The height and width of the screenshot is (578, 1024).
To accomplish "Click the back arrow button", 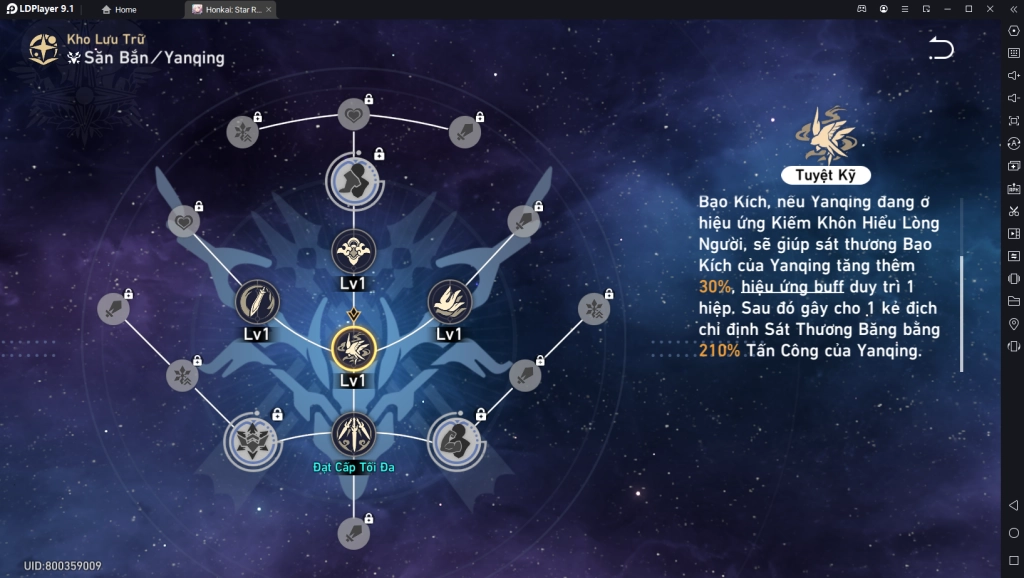I will click(941, 48).
